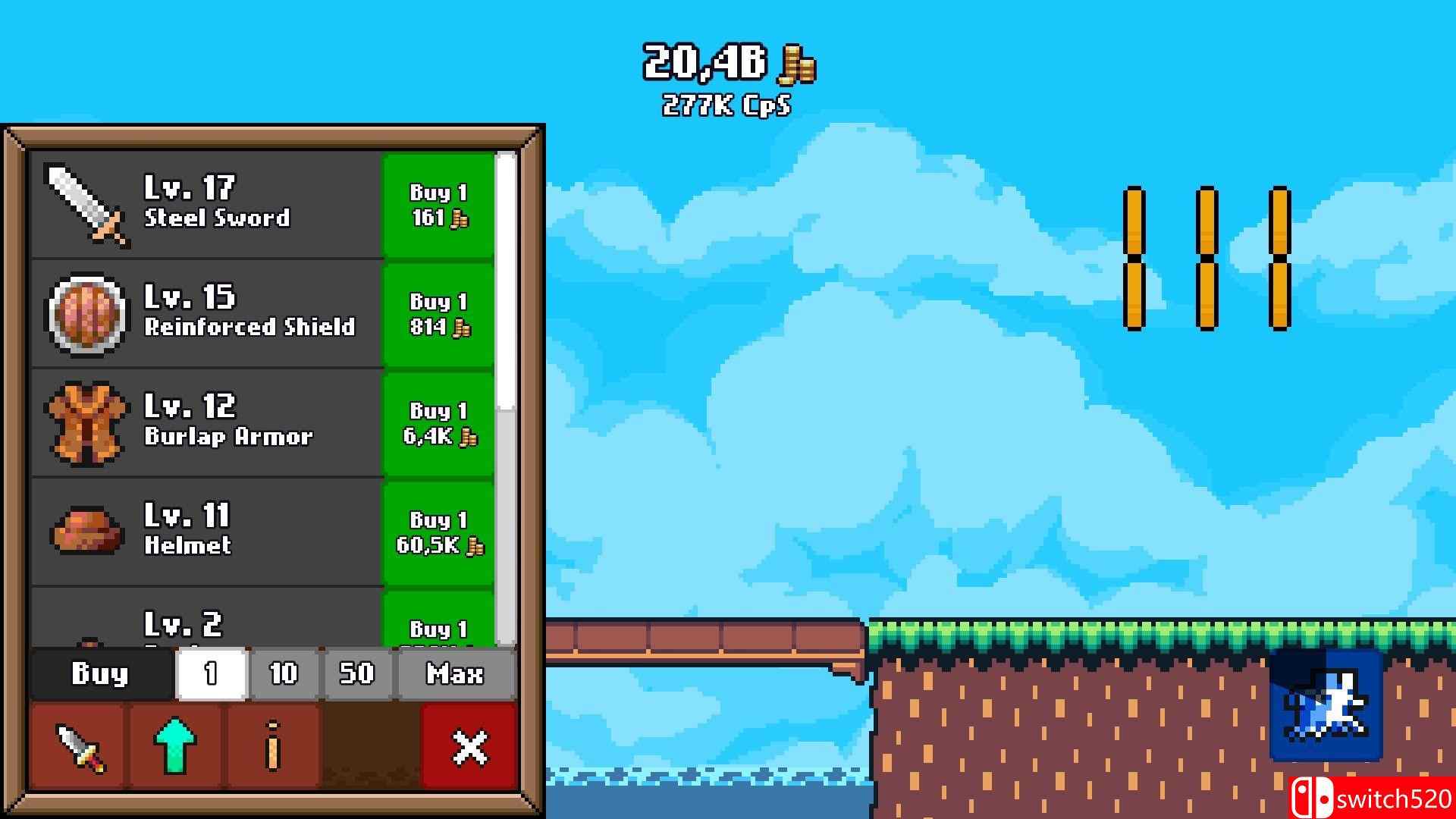This screenshot has width=1456, height=819.
Task: Close the shop with the red X
Action: point(467,745)
